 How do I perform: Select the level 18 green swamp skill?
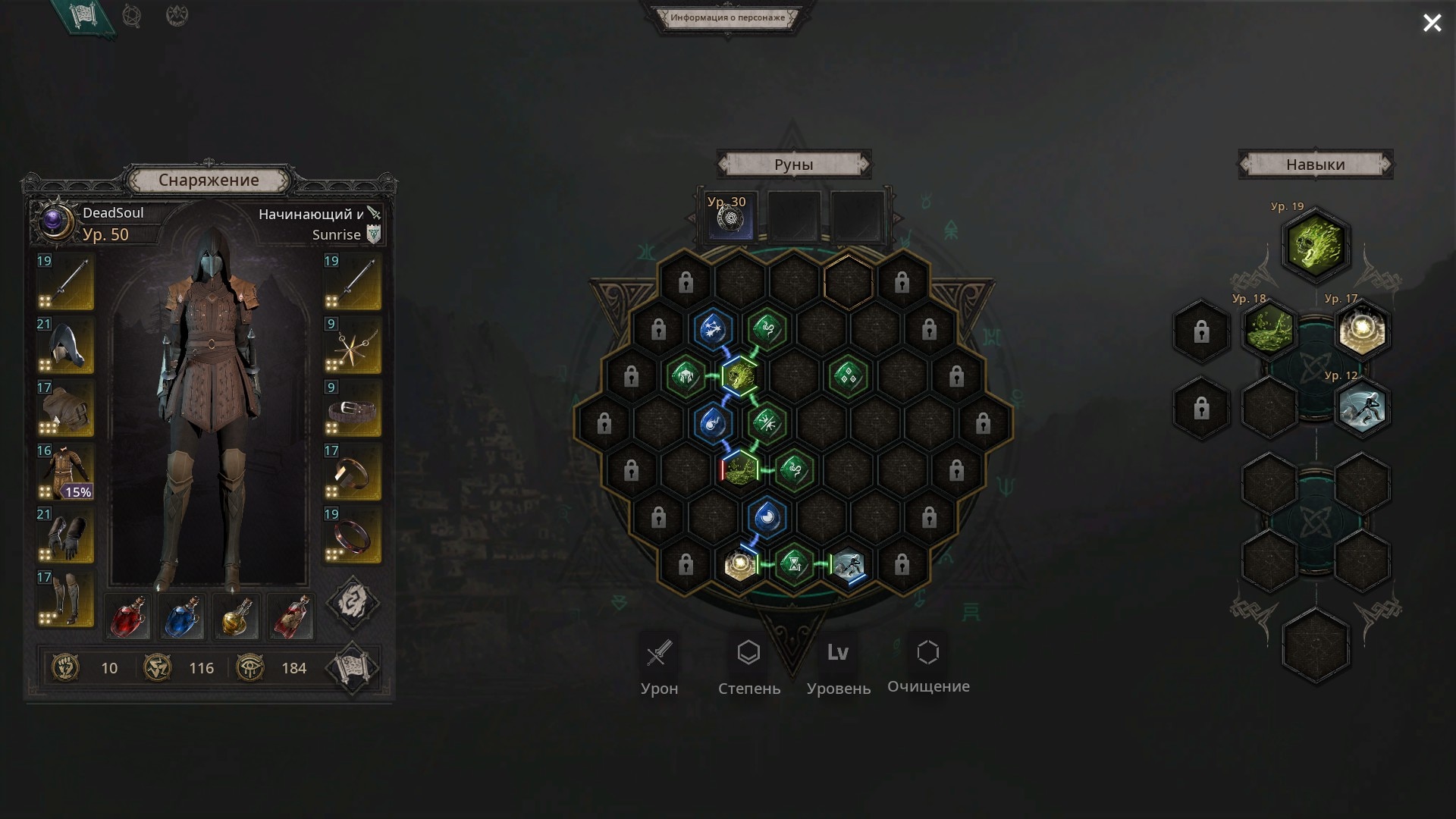tap(1269, 331)
